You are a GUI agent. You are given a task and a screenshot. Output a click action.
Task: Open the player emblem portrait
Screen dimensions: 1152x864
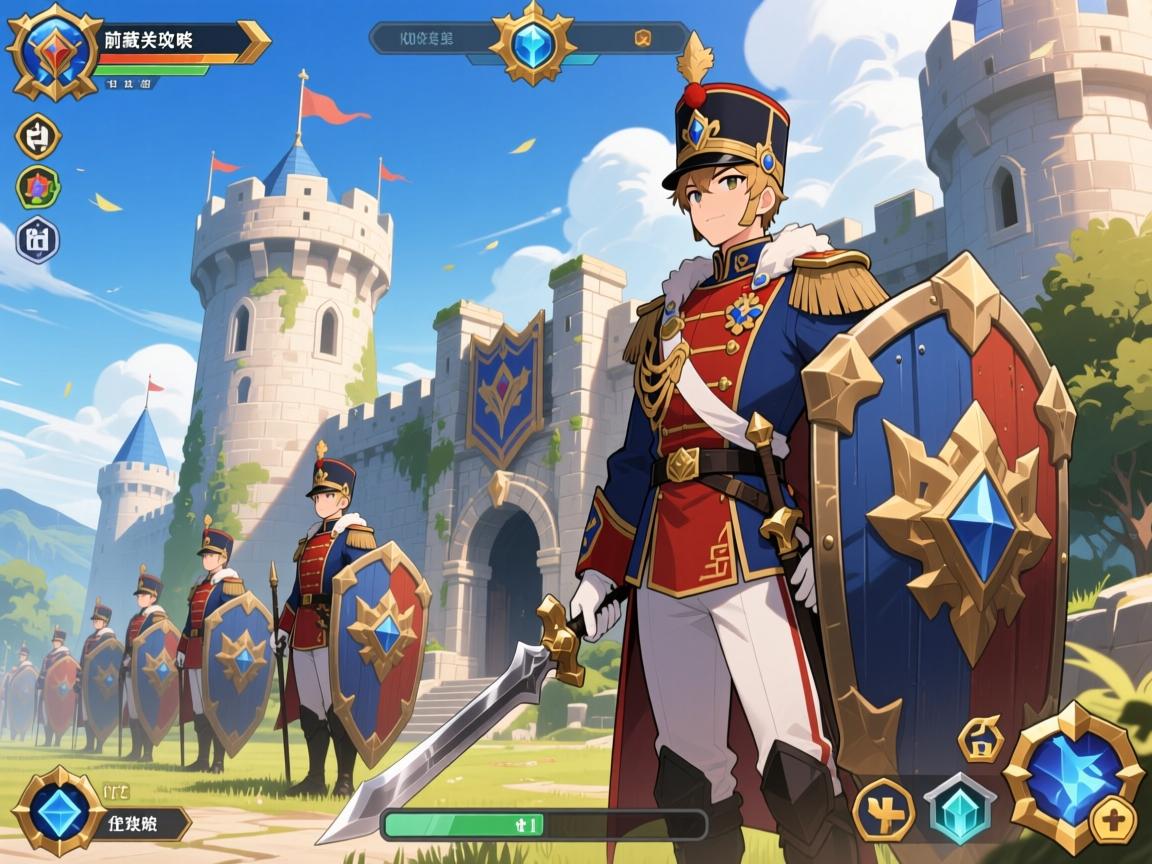pyautogui.click(x=49, y=50)
